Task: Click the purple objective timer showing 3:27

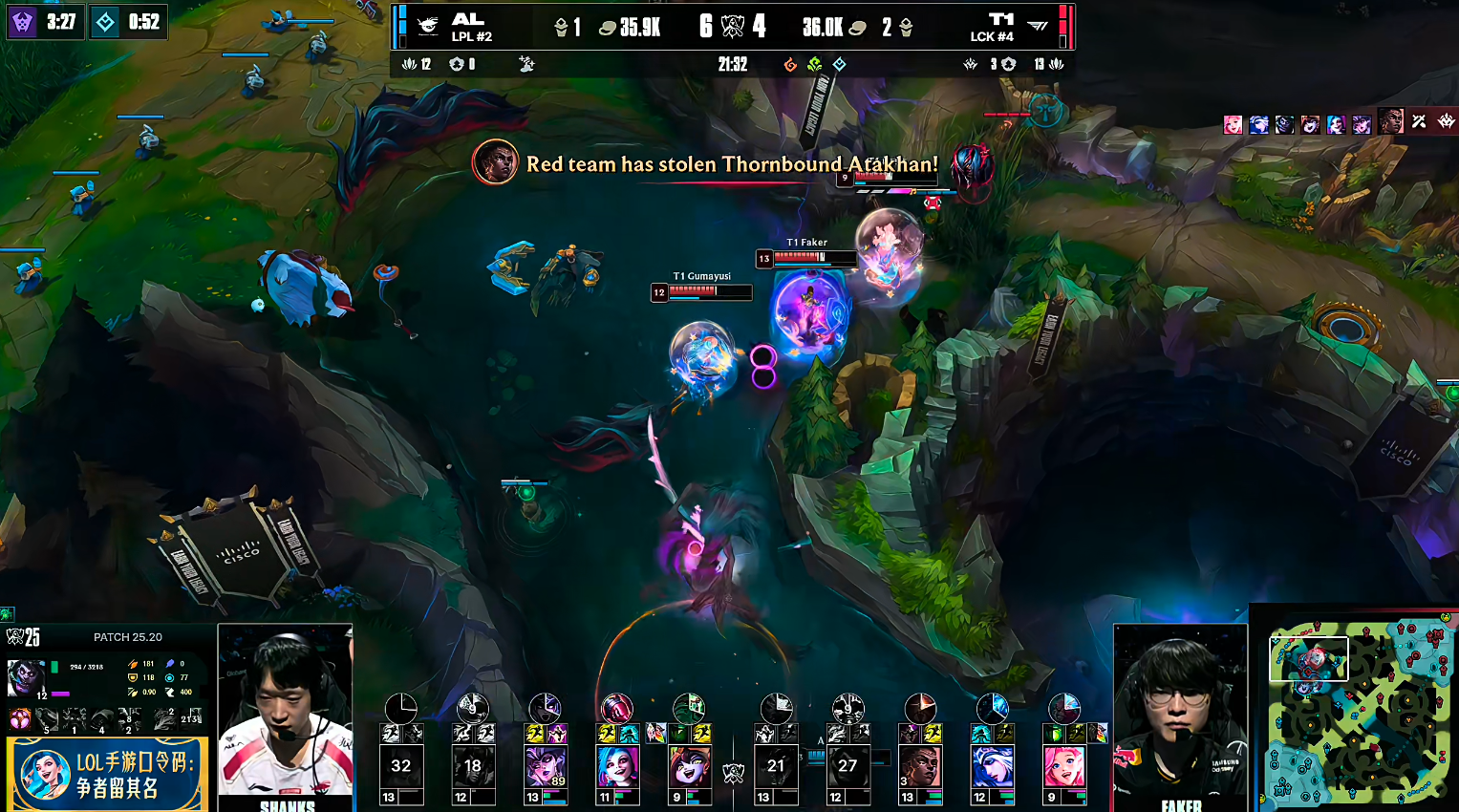Action: pyautogui.click(x=44, y=22)
